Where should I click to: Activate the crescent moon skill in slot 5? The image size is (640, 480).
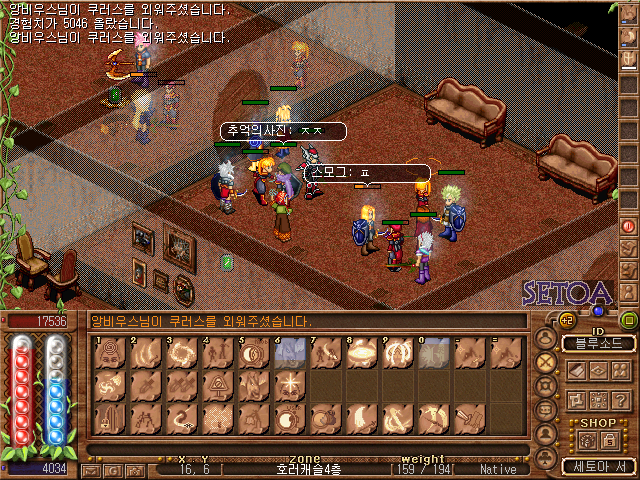(x=252, y=352)
